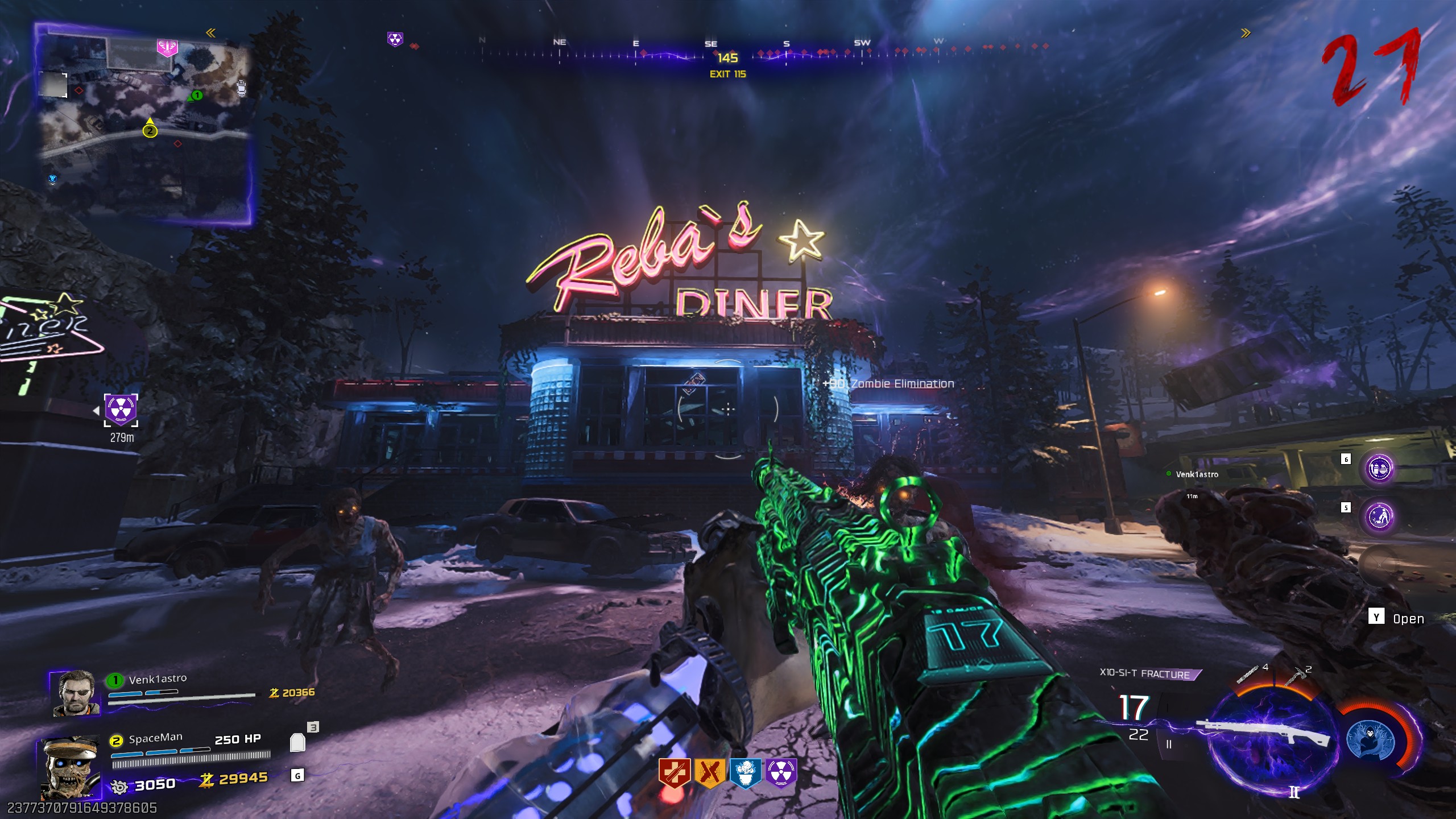Click the red Juggernog perk icon
1456x819 pixels.
[675, 773]
